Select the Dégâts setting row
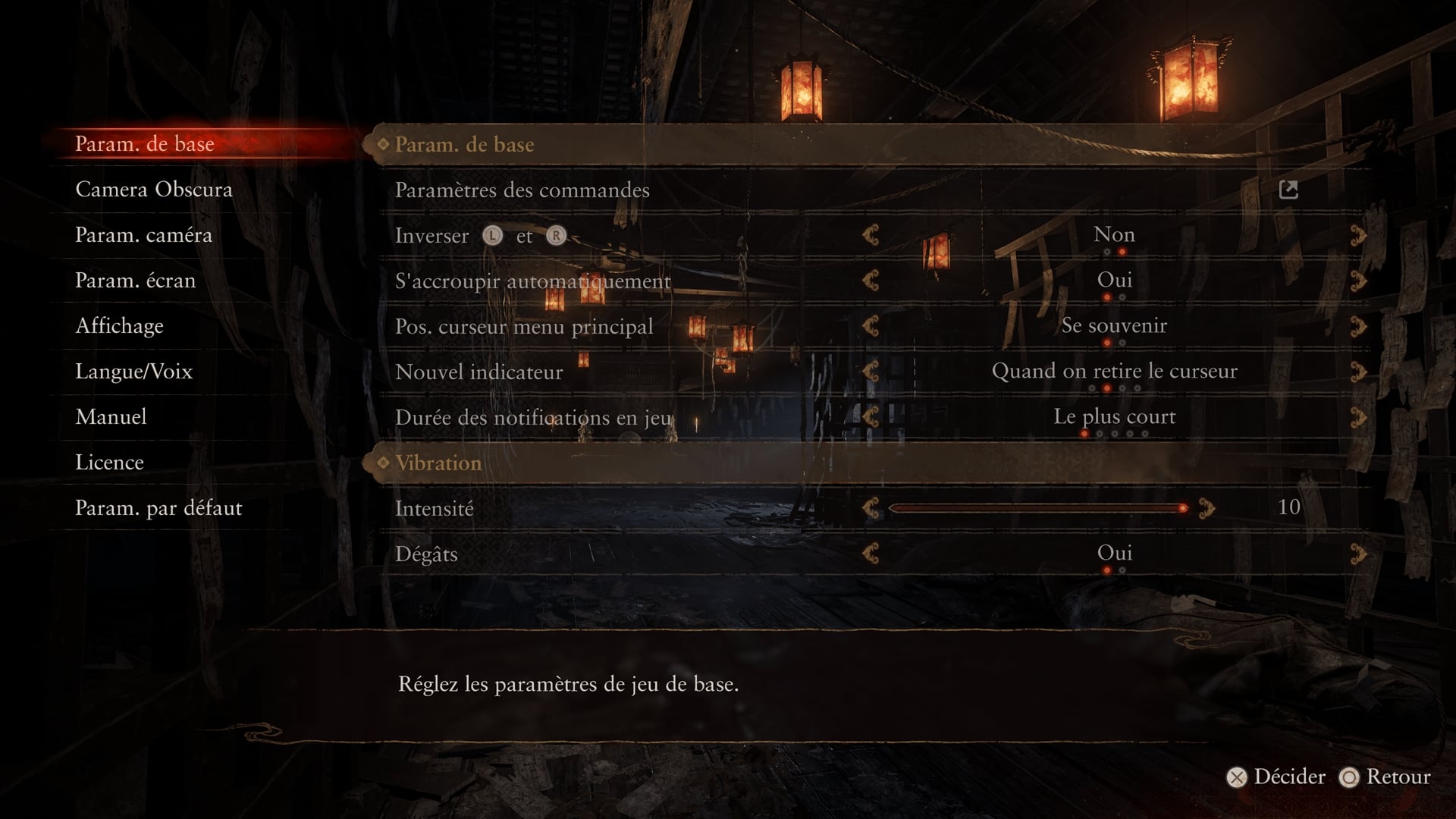 click(x=426, y=554)
